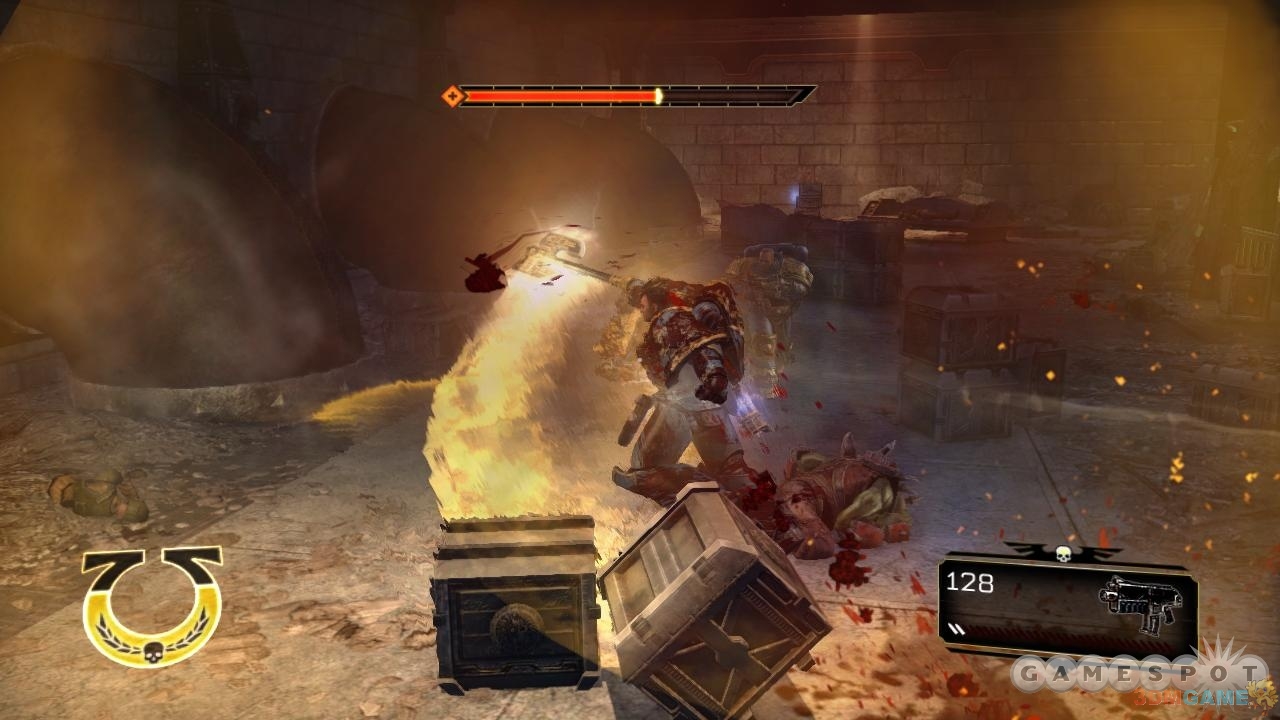Click the GameSpot watermark logo
1280x720 pixels.
pos(1136,674)
